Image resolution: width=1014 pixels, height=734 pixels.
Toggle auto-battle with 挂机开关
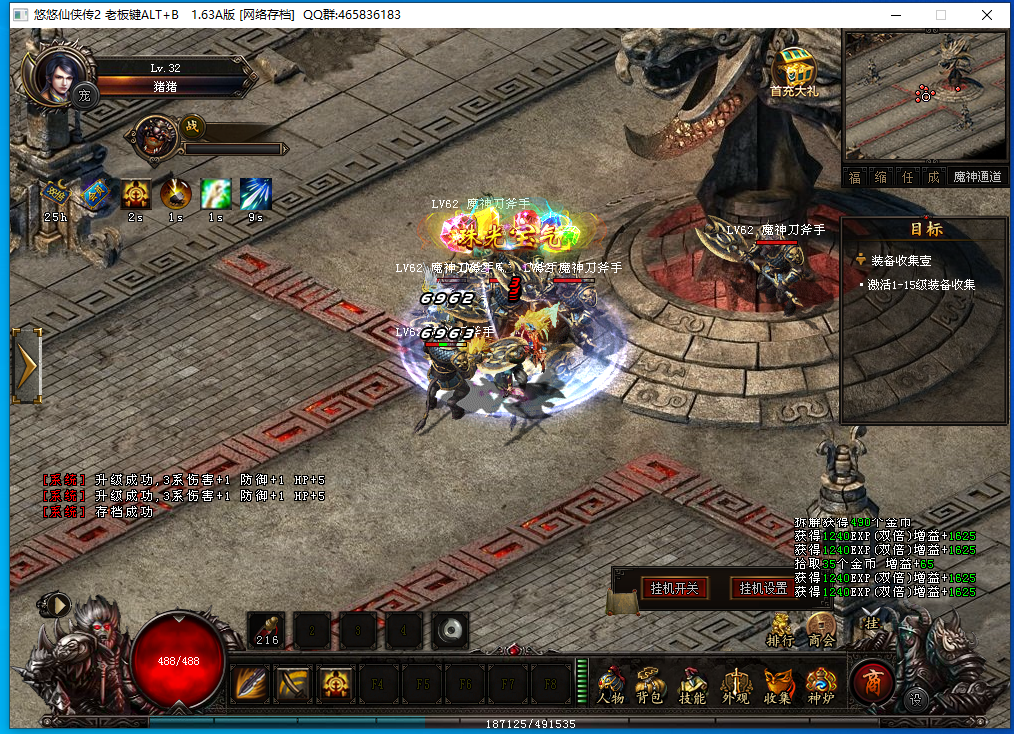pyautogui.click(x=674, y=588)
